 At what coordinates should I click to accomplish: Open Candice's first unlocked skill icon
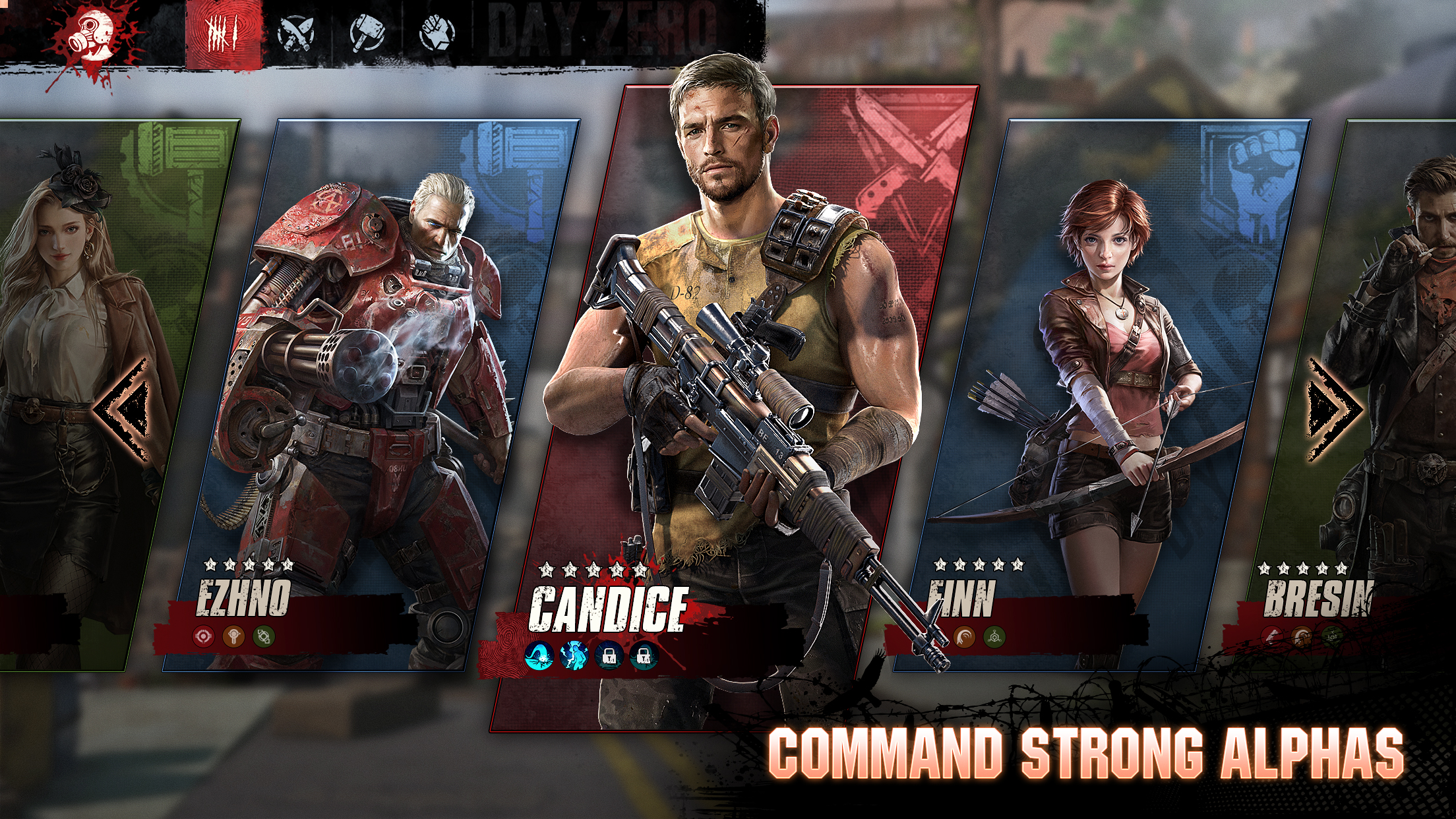[539, 657]
